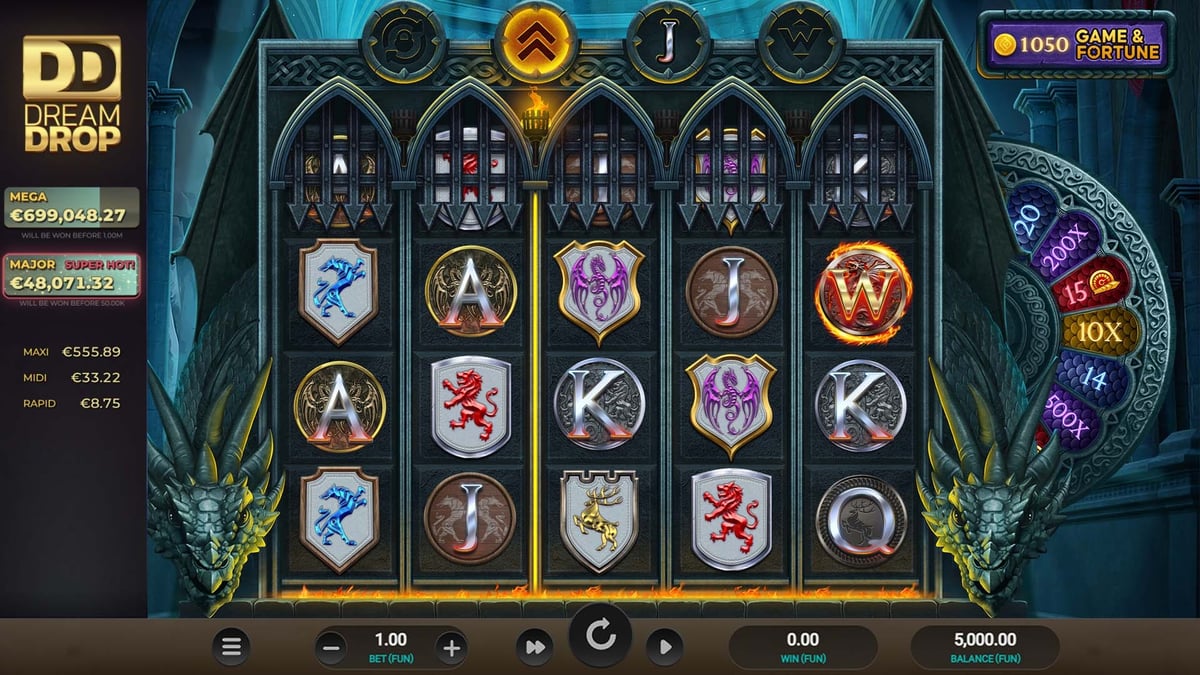Open the hamburger menu
Viewport: 1200px width, 675px height.
point(231,648)
